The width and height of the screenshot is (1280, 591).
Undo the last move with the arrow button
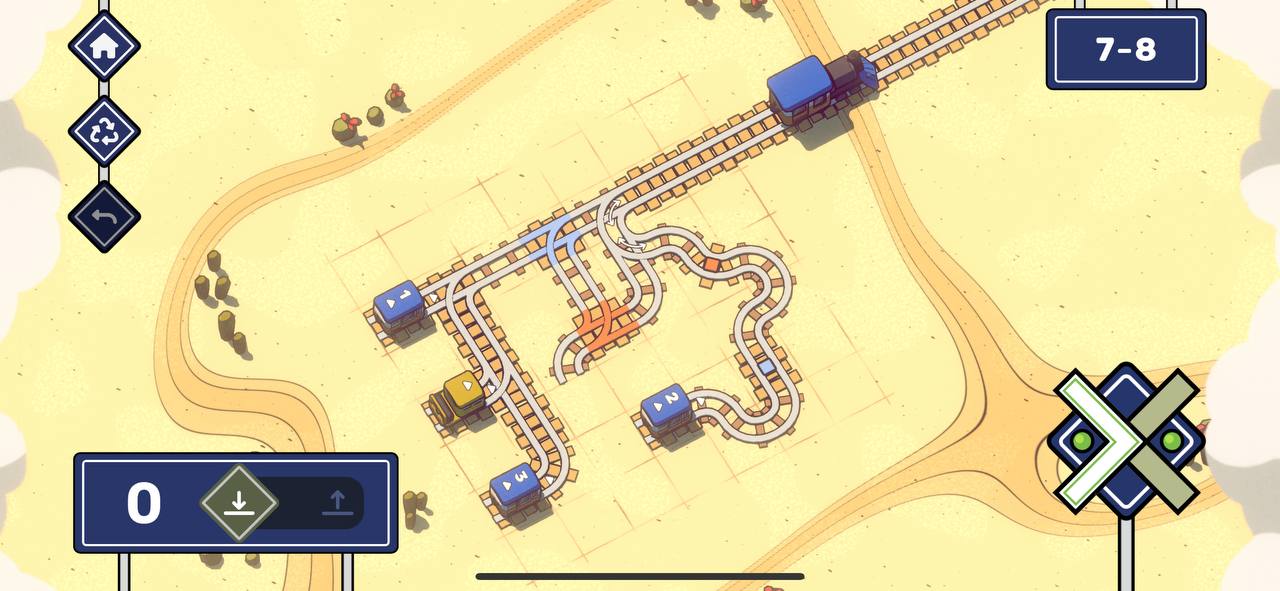(104, 216)
